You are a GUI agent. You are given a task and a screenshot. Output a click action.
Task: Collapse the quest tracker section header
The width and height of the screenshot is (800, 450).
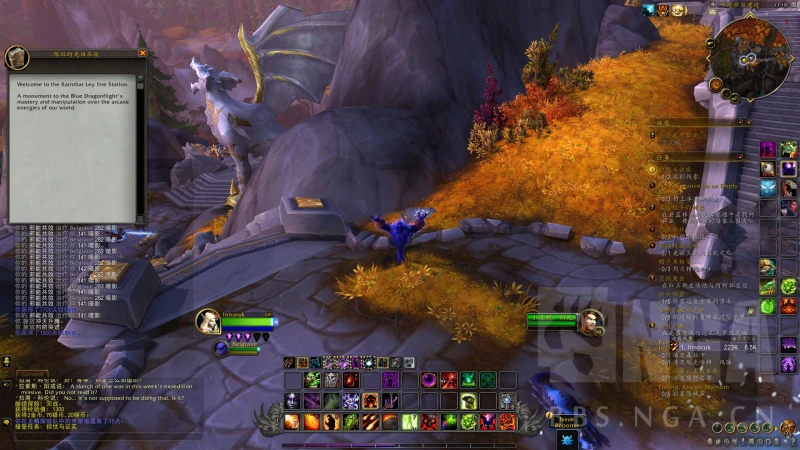pos(738,158)
